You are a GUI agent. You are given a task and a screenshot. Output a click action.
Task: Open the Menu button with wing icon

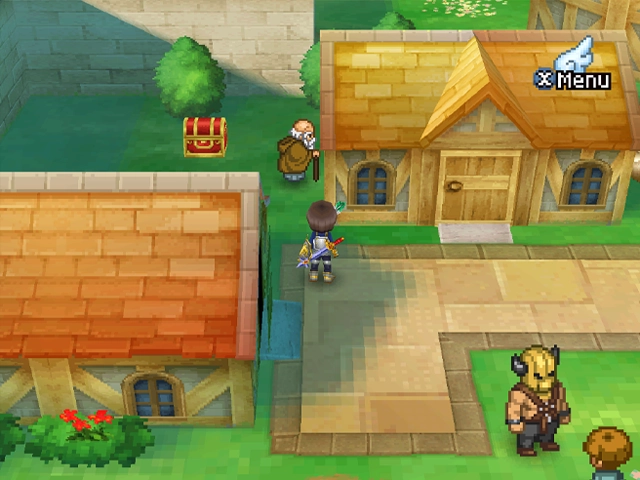(x=573, y=70)
